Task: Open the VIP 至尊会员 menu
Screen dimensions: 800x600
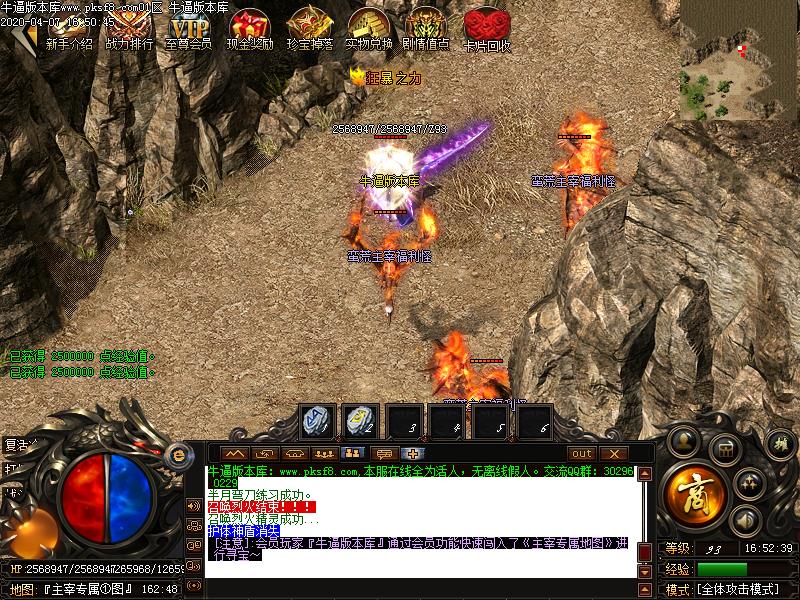Action: click(x=188, y=30)
